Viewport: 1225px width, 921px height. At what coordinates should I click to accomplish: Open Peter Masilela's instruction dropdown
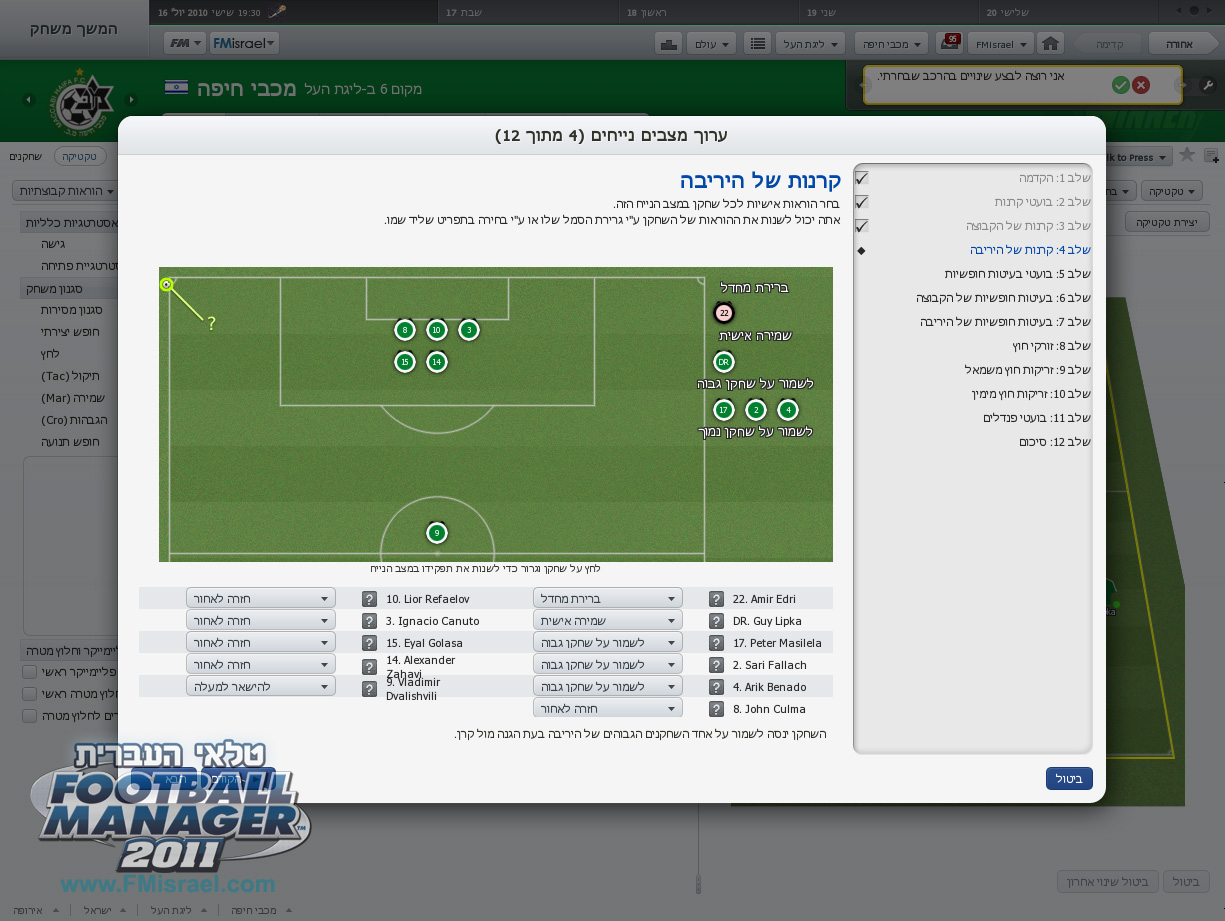pyautogui.click(x=607, y=643)
